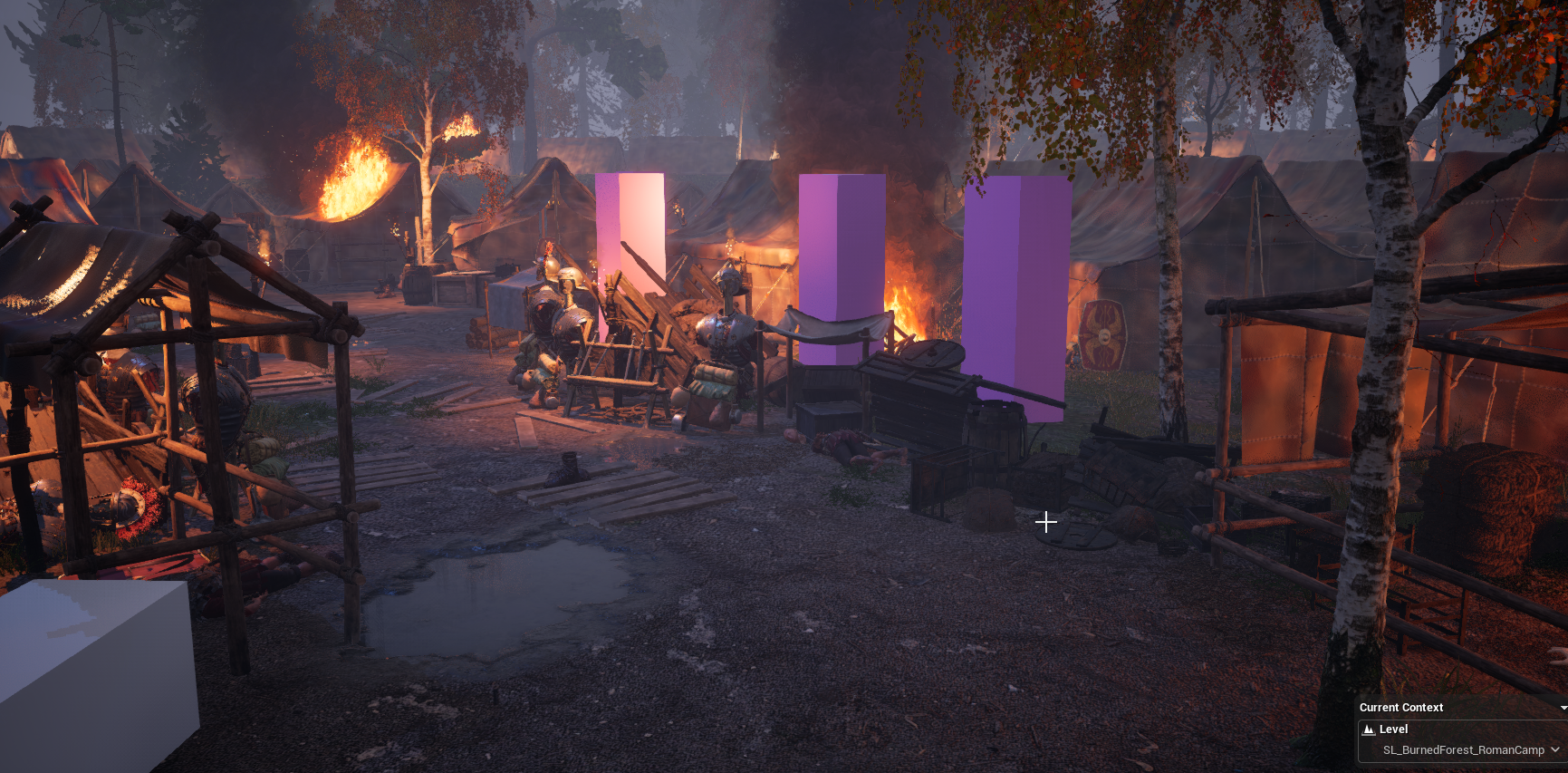Open the SL_BurnedForest_RomanCamp level dropdown
Screen dimensions: 1568x773
(x=1554, y=749)
